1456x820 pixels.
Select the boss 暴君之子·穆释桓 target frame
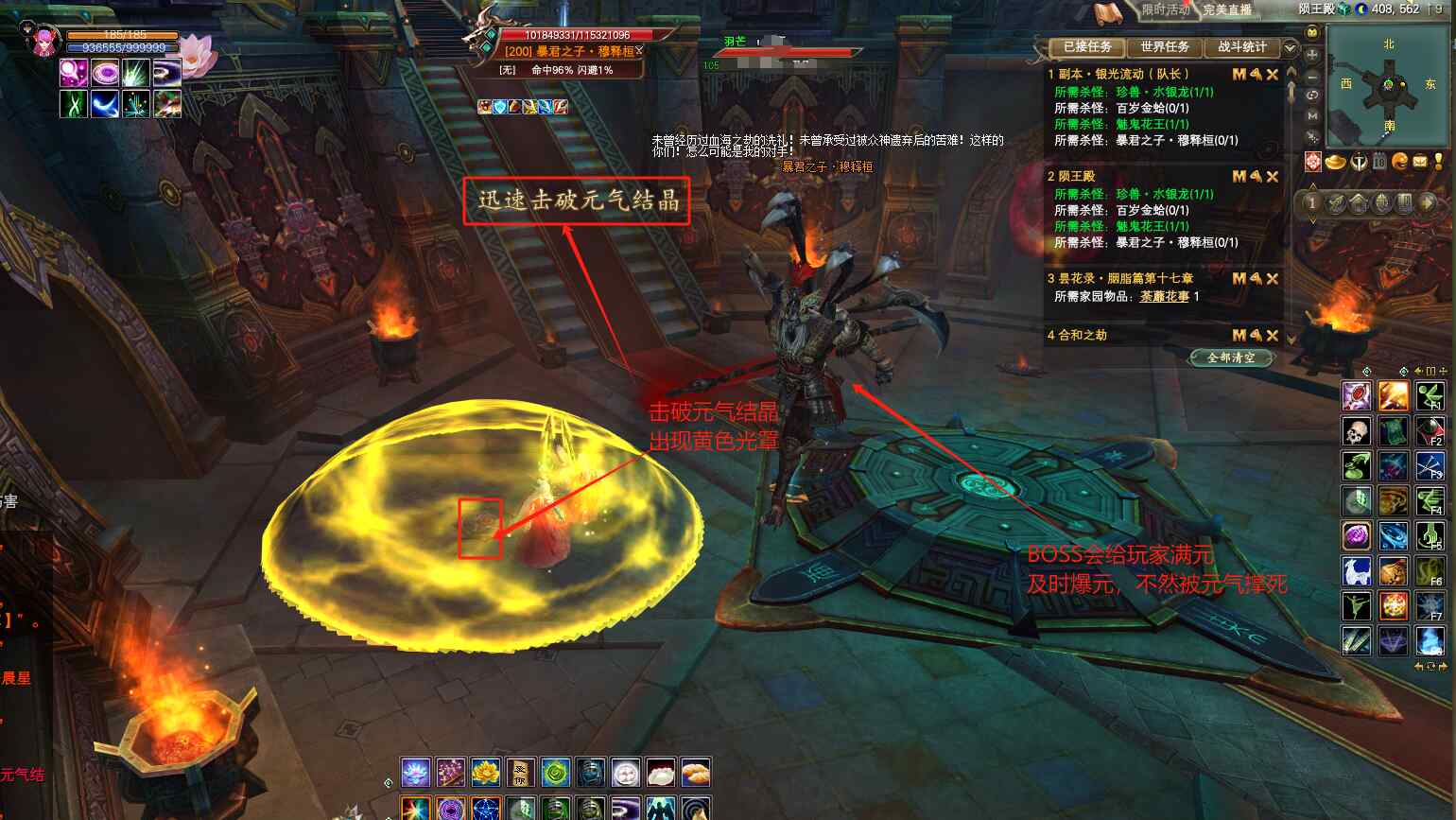coord(571,51)
